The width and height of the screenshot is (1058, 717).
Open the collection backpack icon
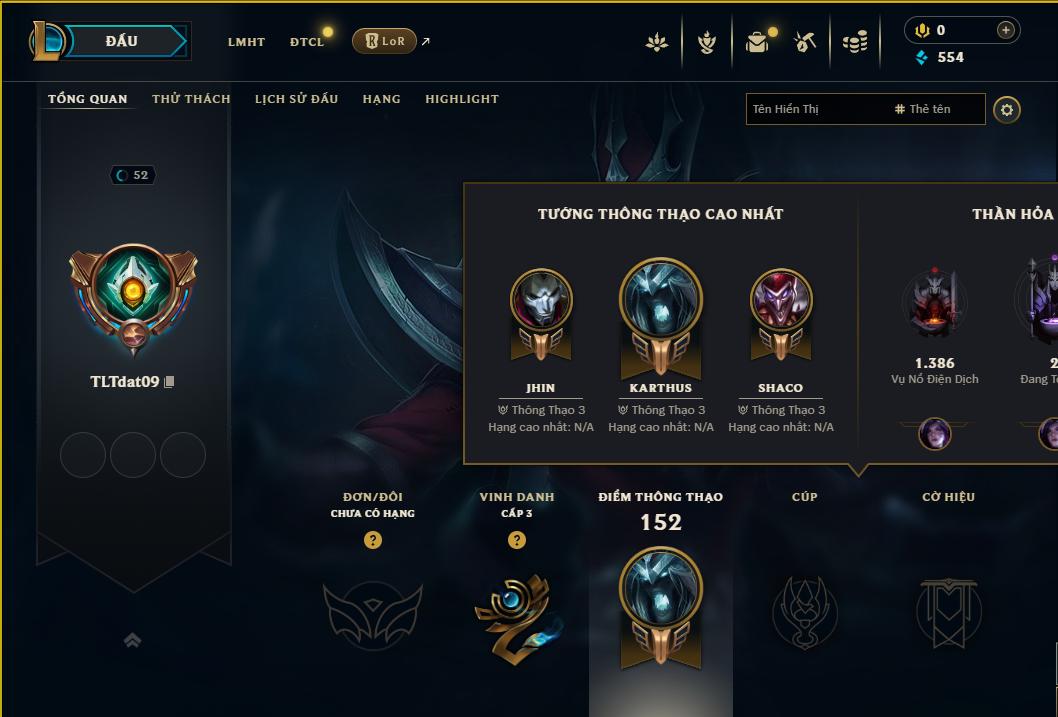point(757,42)
